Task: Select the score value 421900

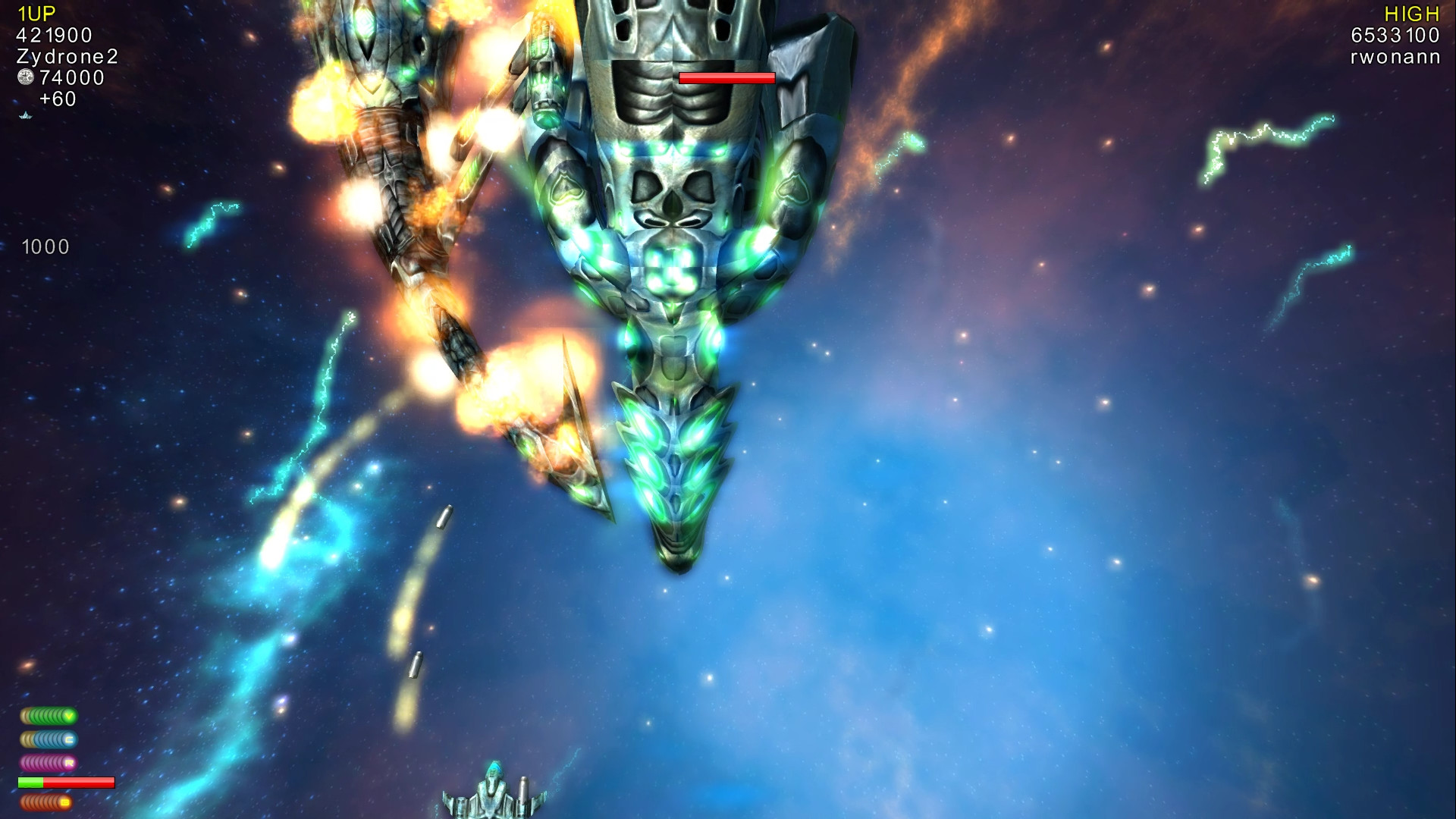Action: click(x=55, y=34)
